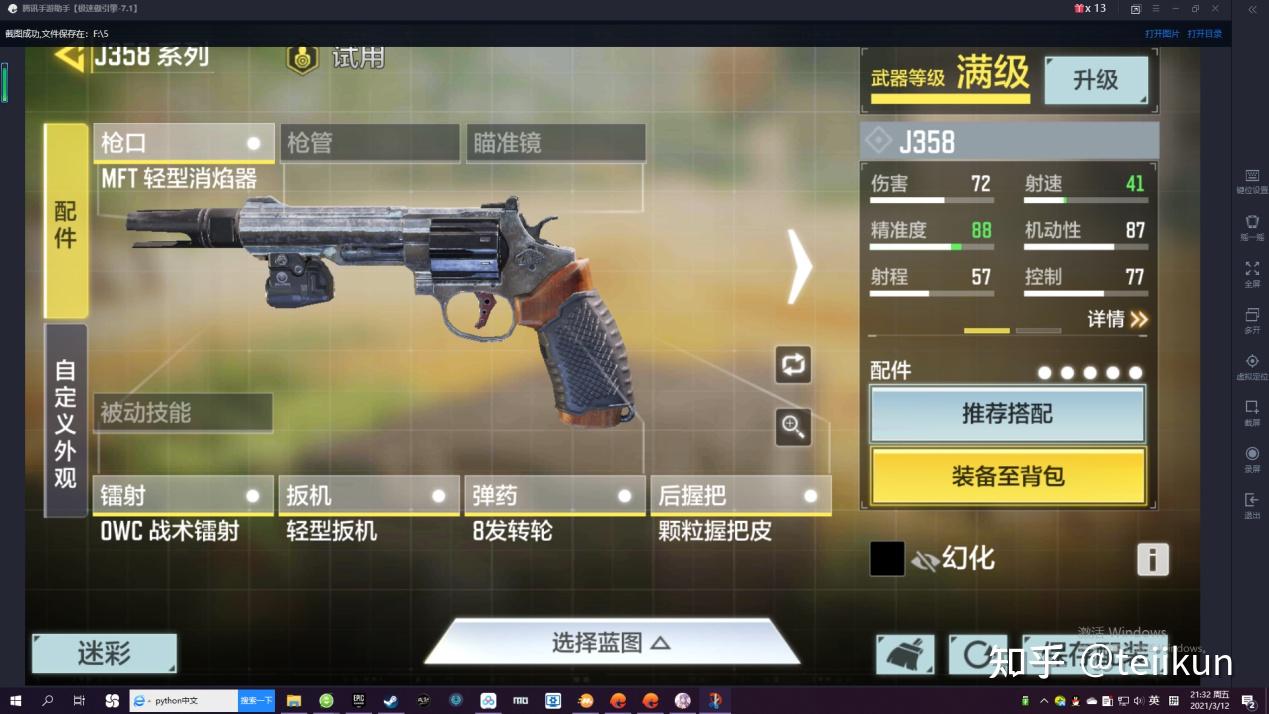Select the 被动技能 passive perk slot

click(x=183, y=413)
